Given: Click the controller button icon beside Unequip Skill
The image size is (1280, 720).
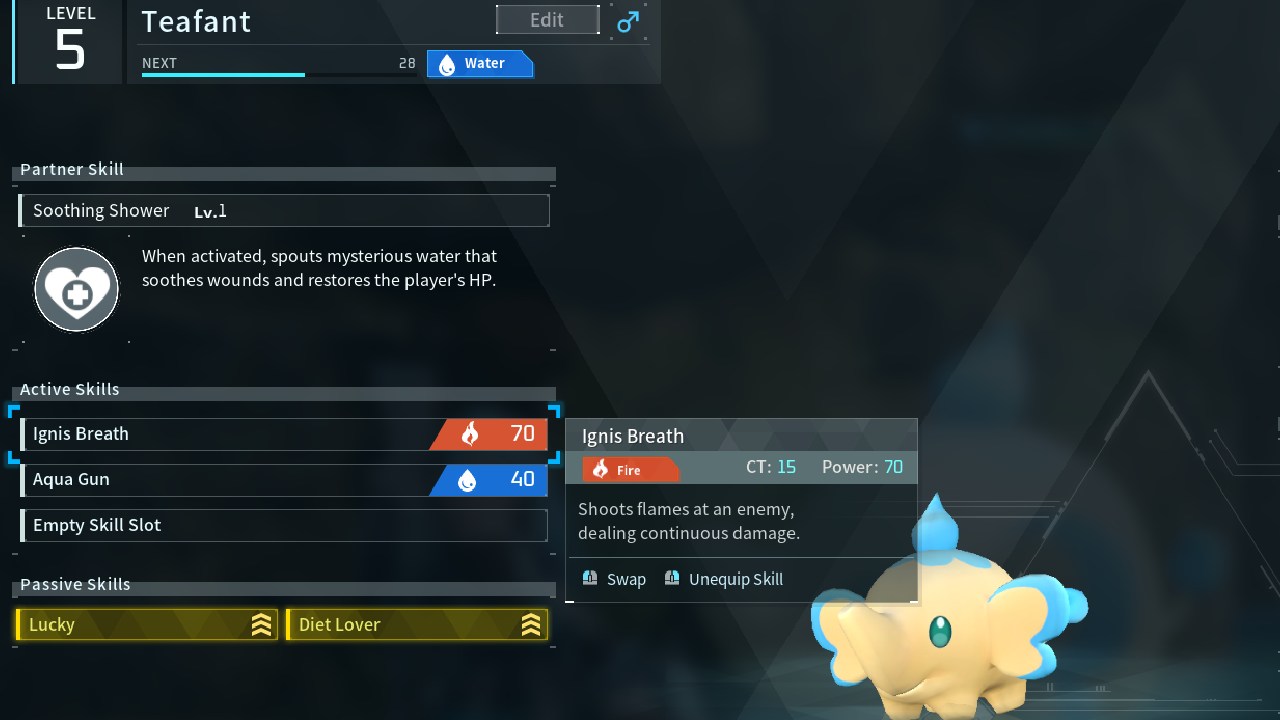Looking at the screenshot, I should [672, 578].
